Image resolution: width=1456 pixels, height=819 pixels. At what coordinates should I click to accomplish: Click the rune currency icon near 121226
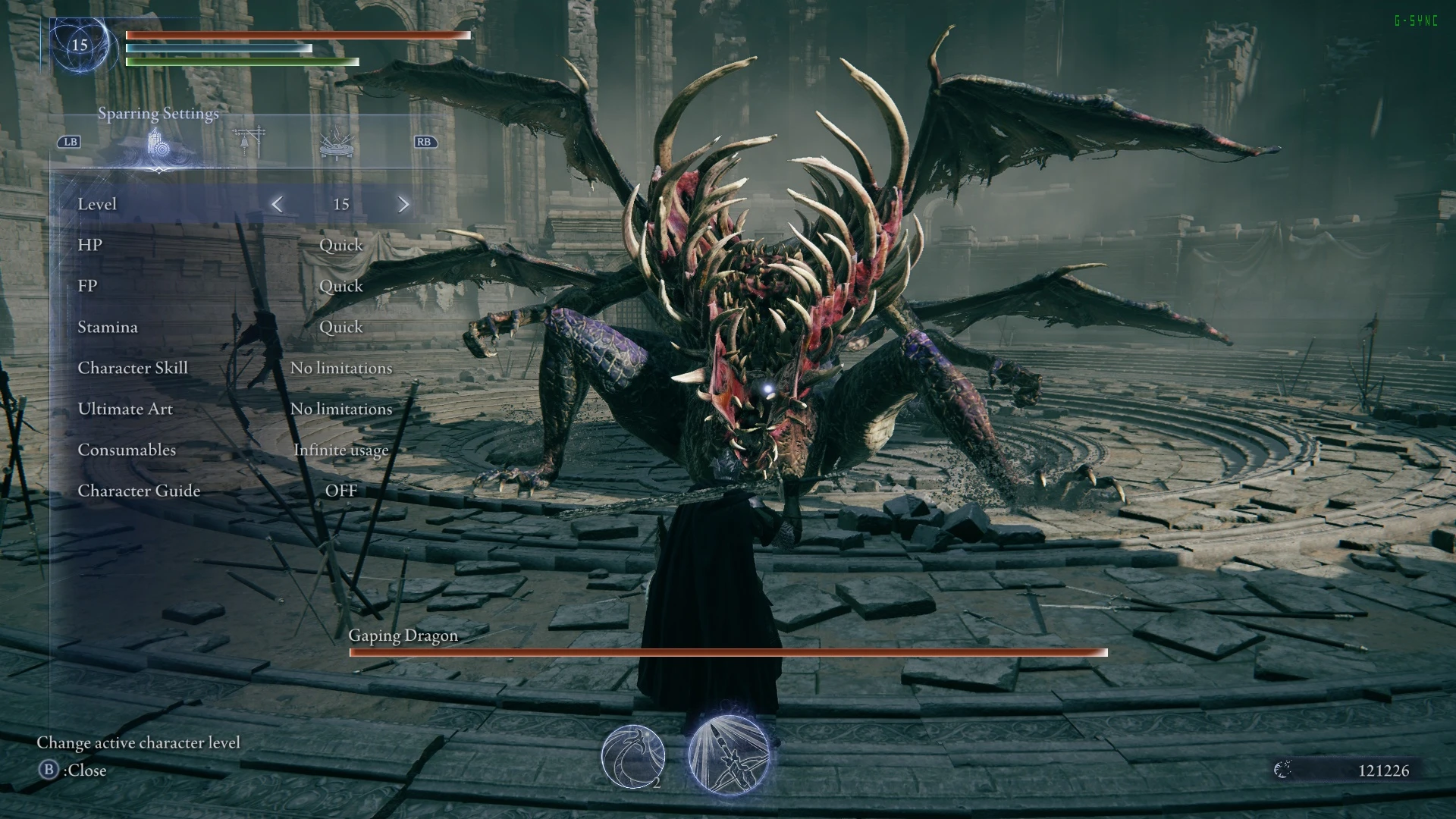click(x=1283, y=770)
